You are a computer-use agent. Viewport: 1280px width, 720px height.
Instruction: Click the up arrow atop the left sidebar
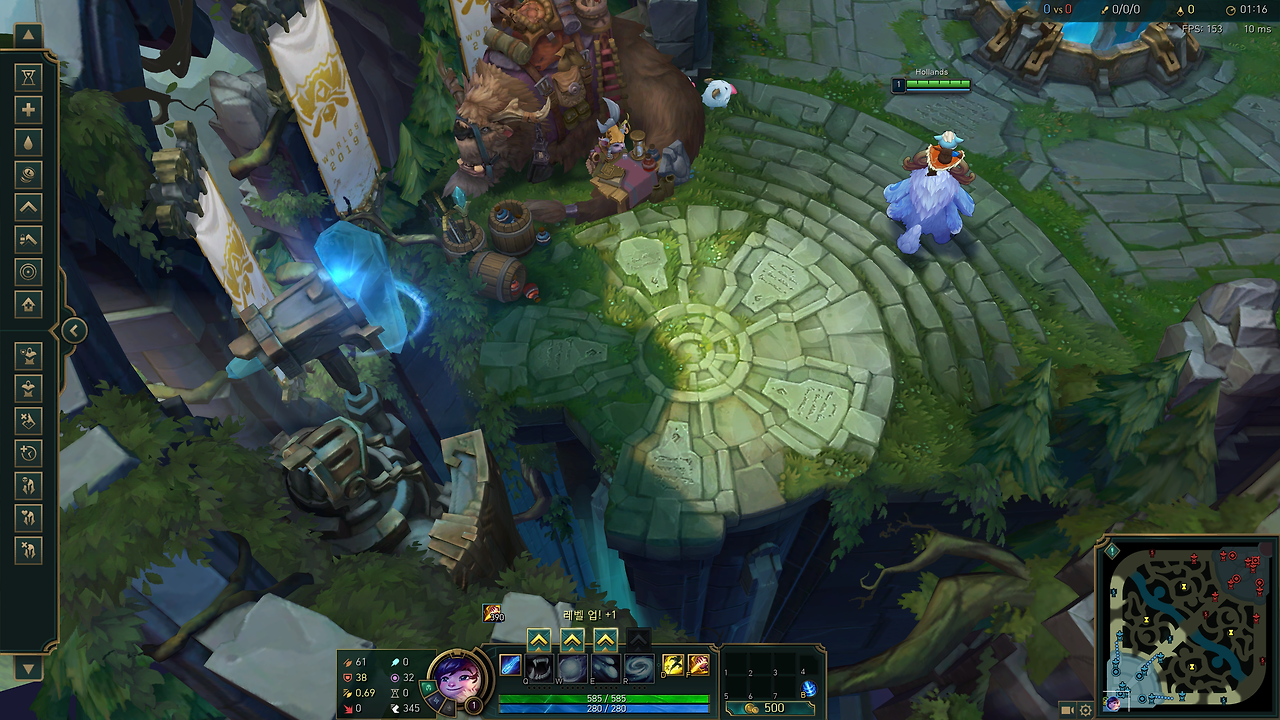coord(28,35)
